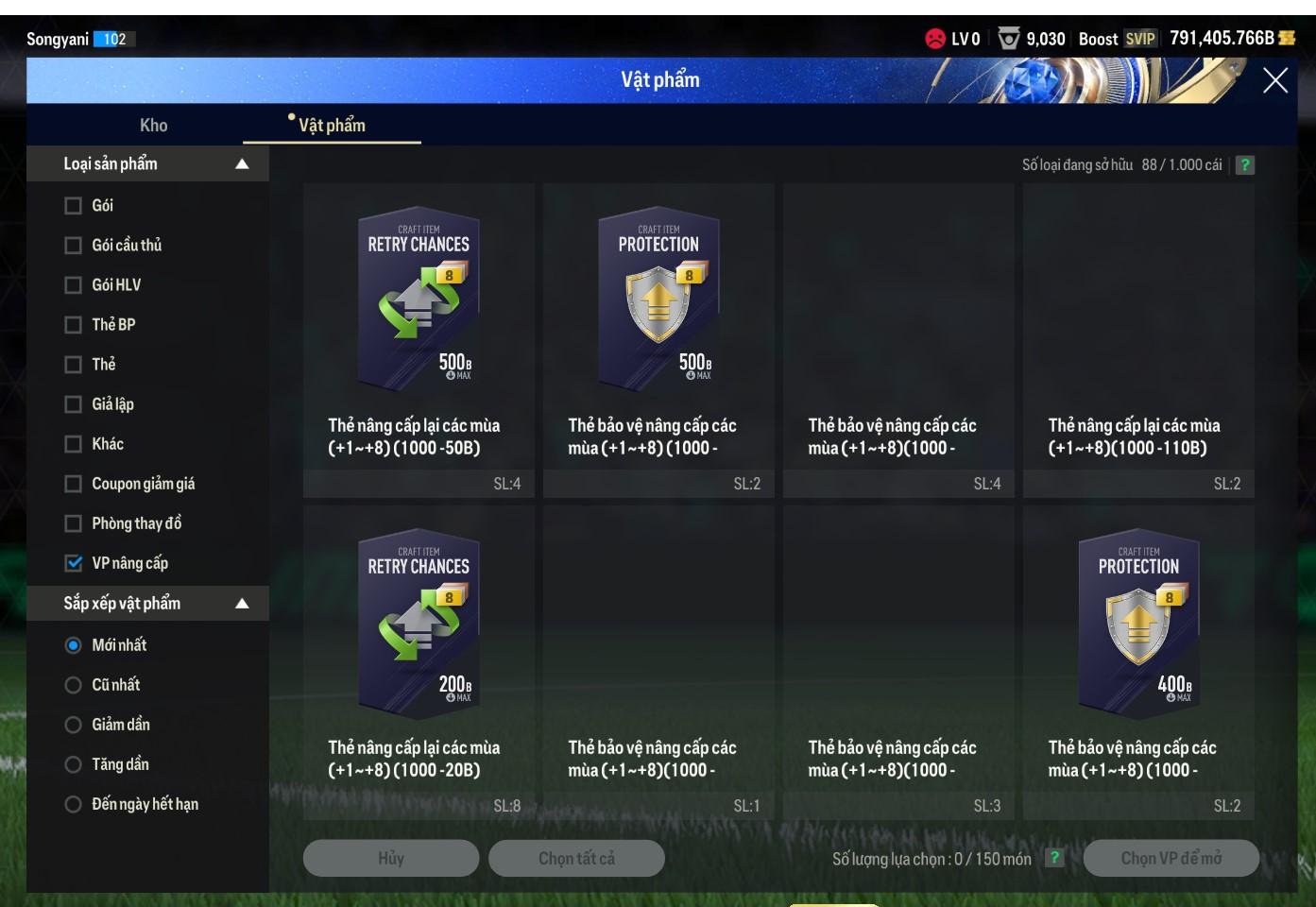Enable the Gói cầu thủ filter

(73, 246)
